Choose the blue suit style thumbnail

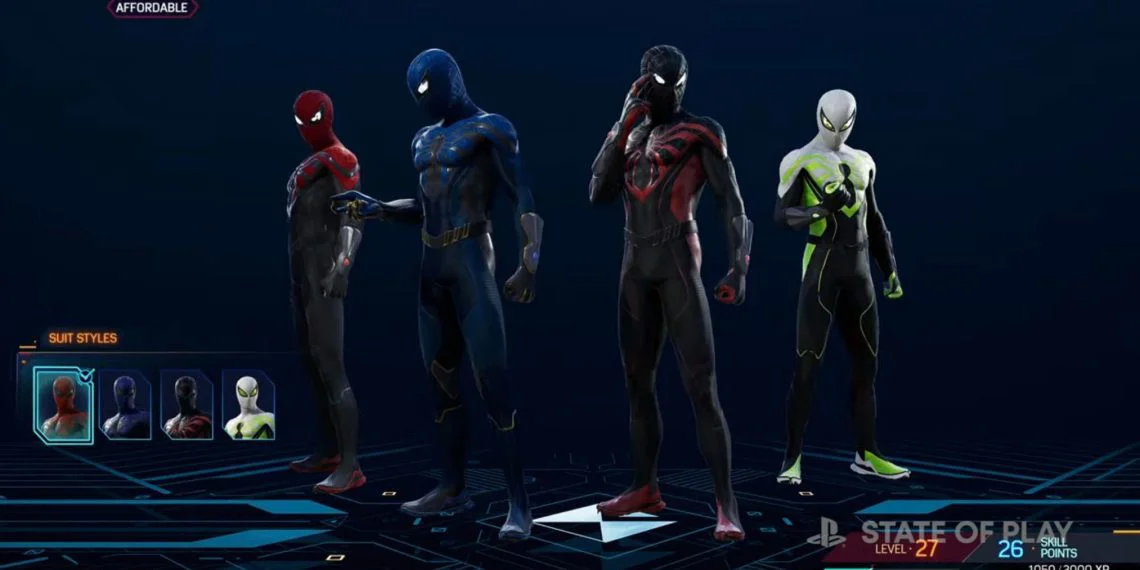tap(126, 405)
